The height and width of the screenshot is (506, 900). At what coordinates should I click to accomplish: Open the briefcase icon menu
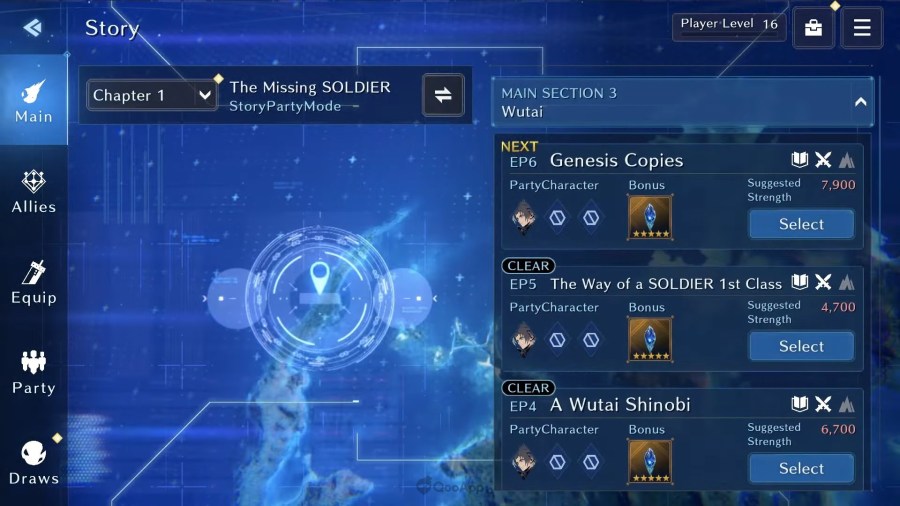813,28
